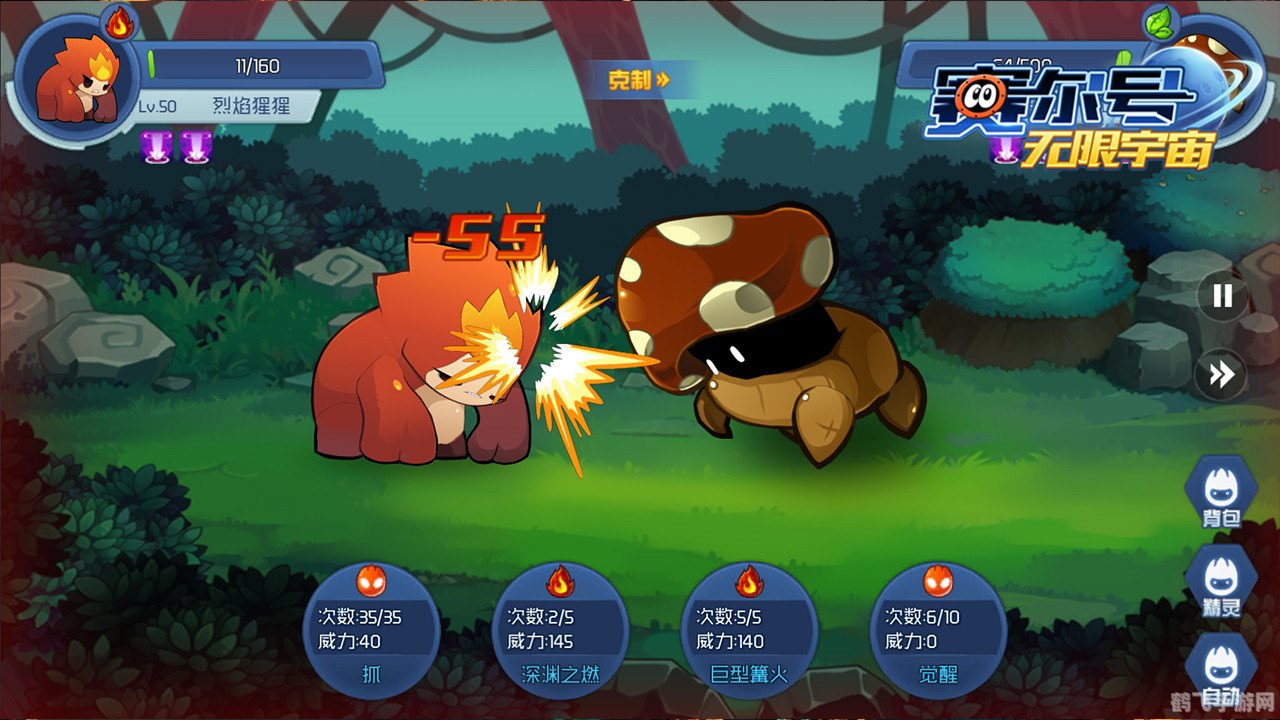
Task: Use the 抓 scratch skill
Action: pos(371,630)
